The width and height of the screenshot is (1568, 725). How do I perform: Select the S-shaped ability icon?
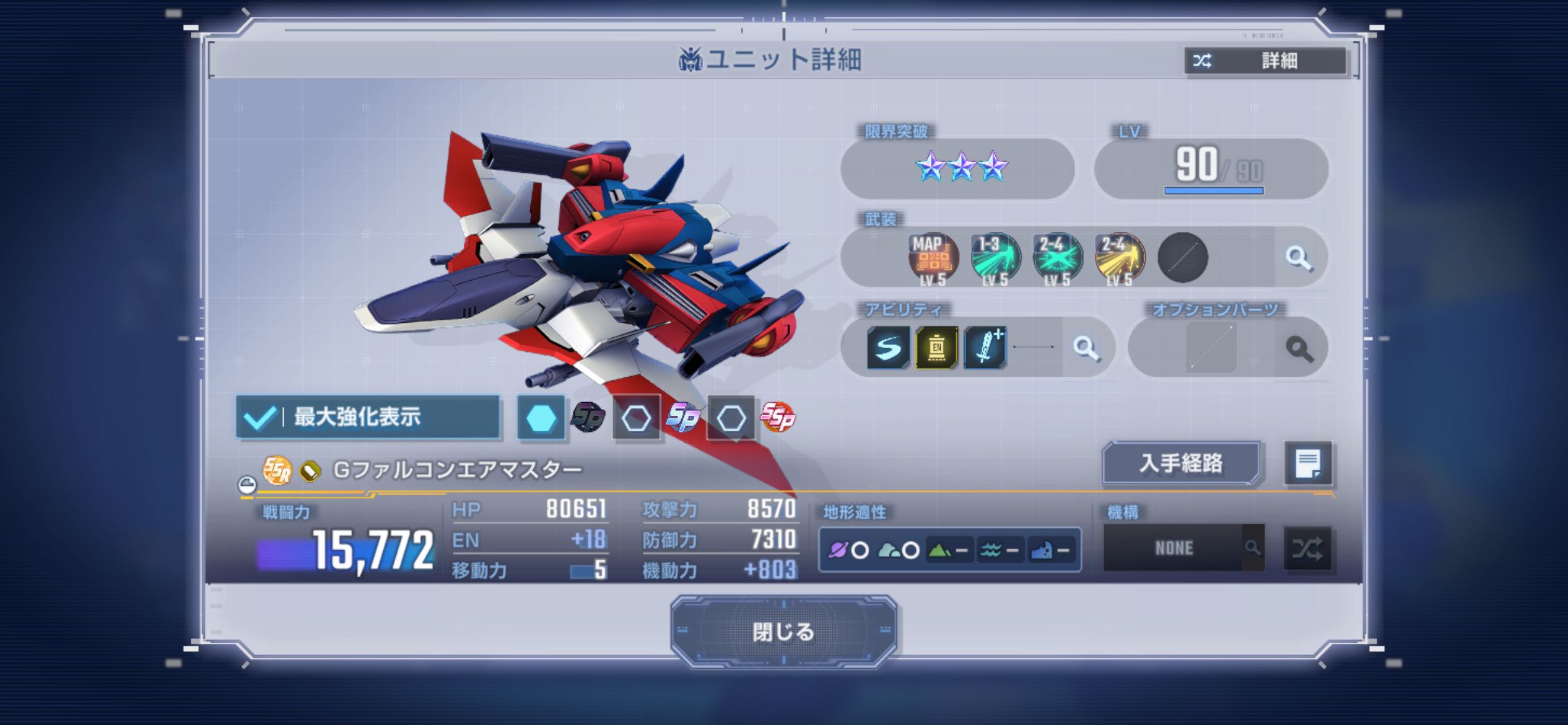pos(888,348)
